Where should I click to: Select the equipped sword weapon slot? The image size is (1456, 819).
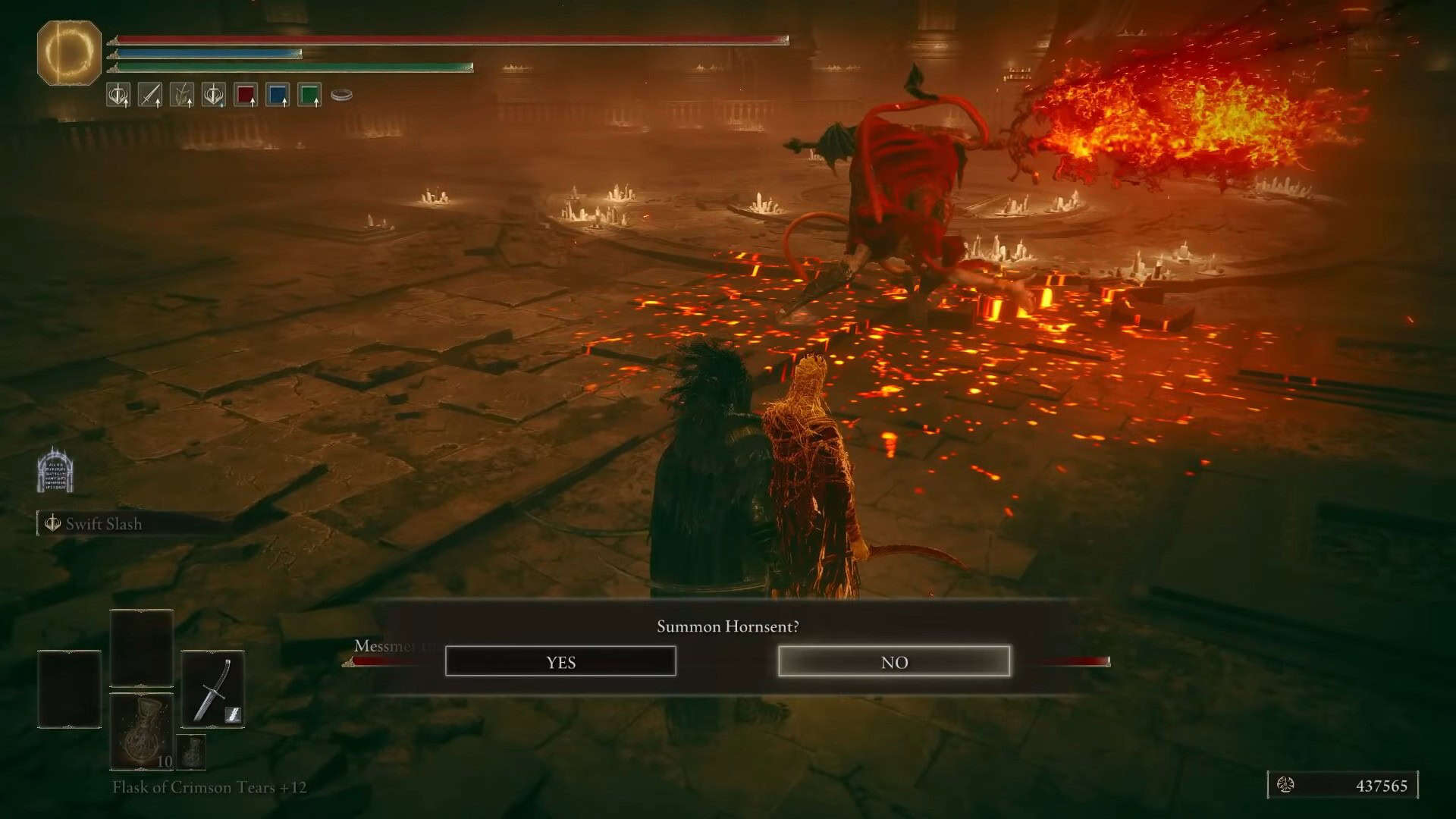212,689
